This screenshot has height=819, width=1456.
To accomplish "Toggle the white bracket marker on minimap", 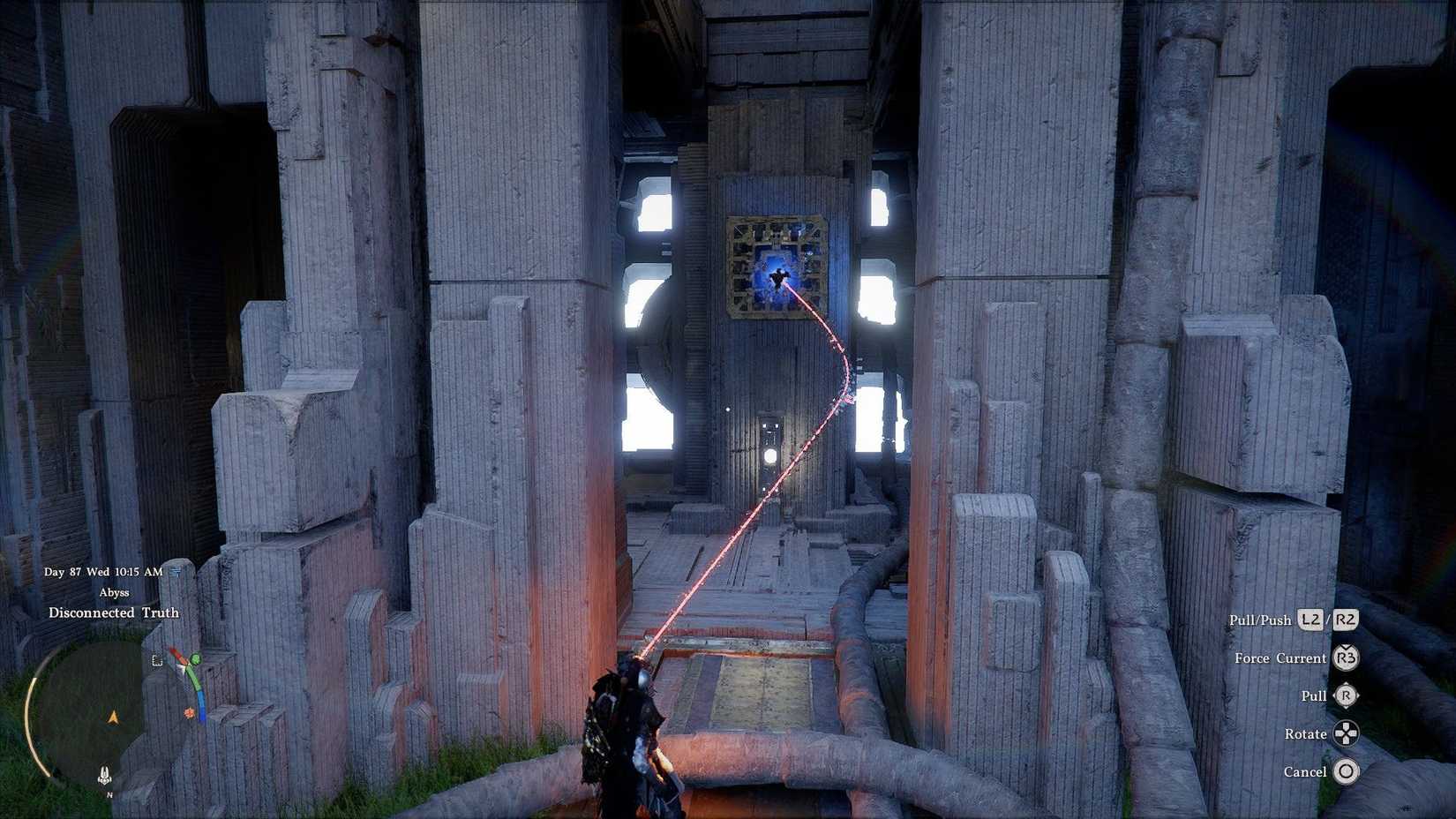I will point(157,661).
